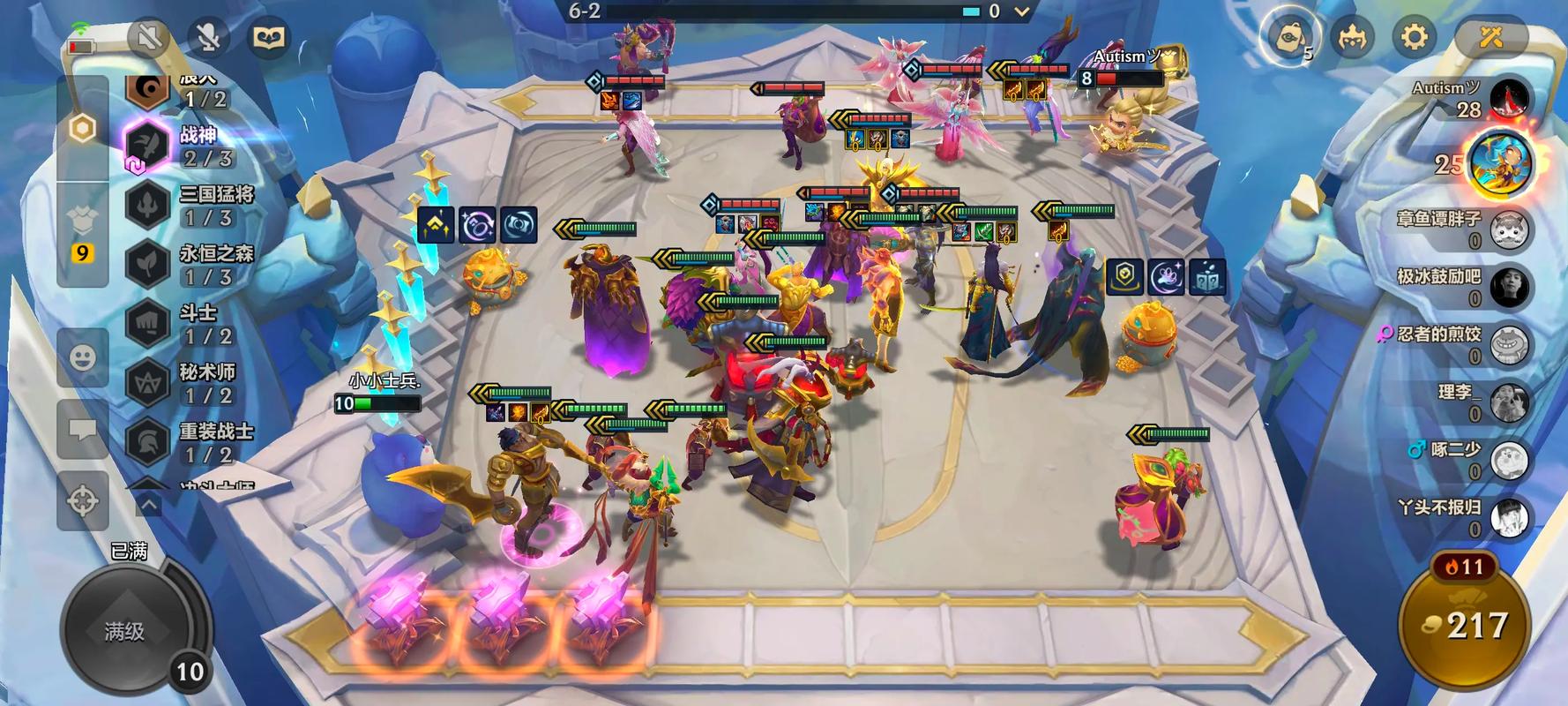1568x706 pixels.
Task: Select the hexagon traits tab
Action: pos(83,129)
